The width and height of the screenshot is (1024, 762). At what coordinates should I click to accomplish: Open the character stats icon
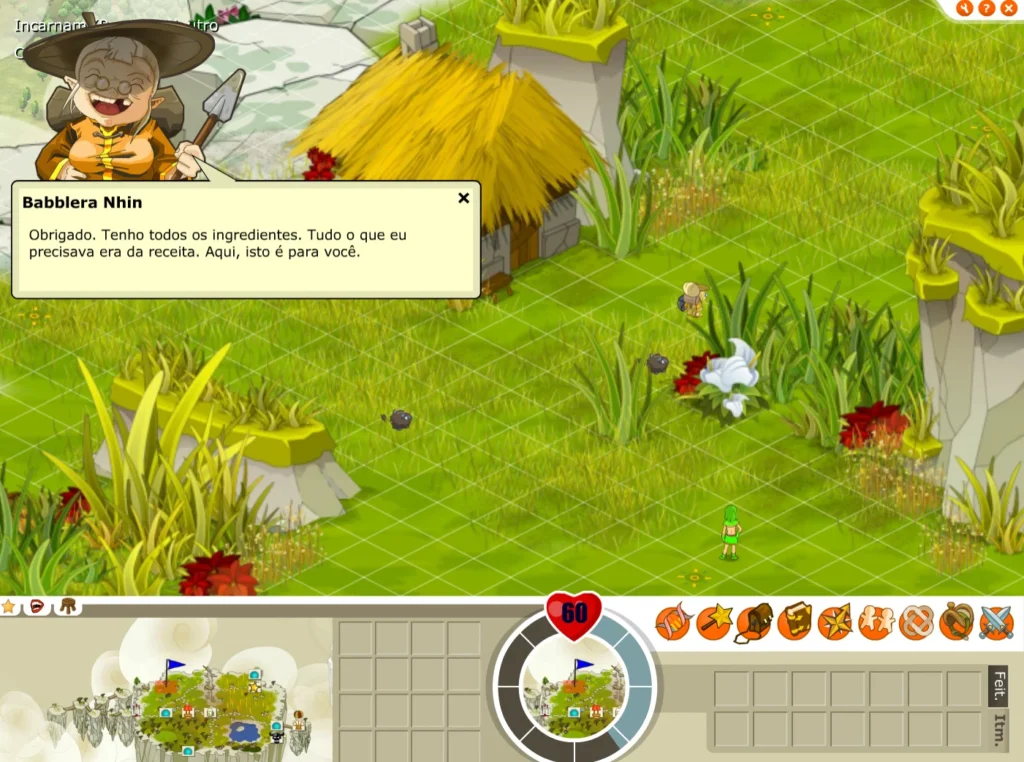pos(673,622)
